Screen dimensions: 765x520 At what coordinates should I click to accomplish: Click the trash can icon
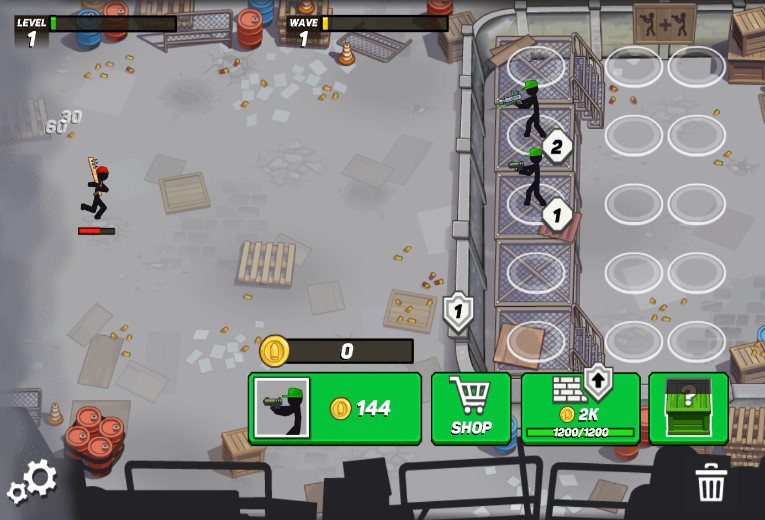(710, 482)
